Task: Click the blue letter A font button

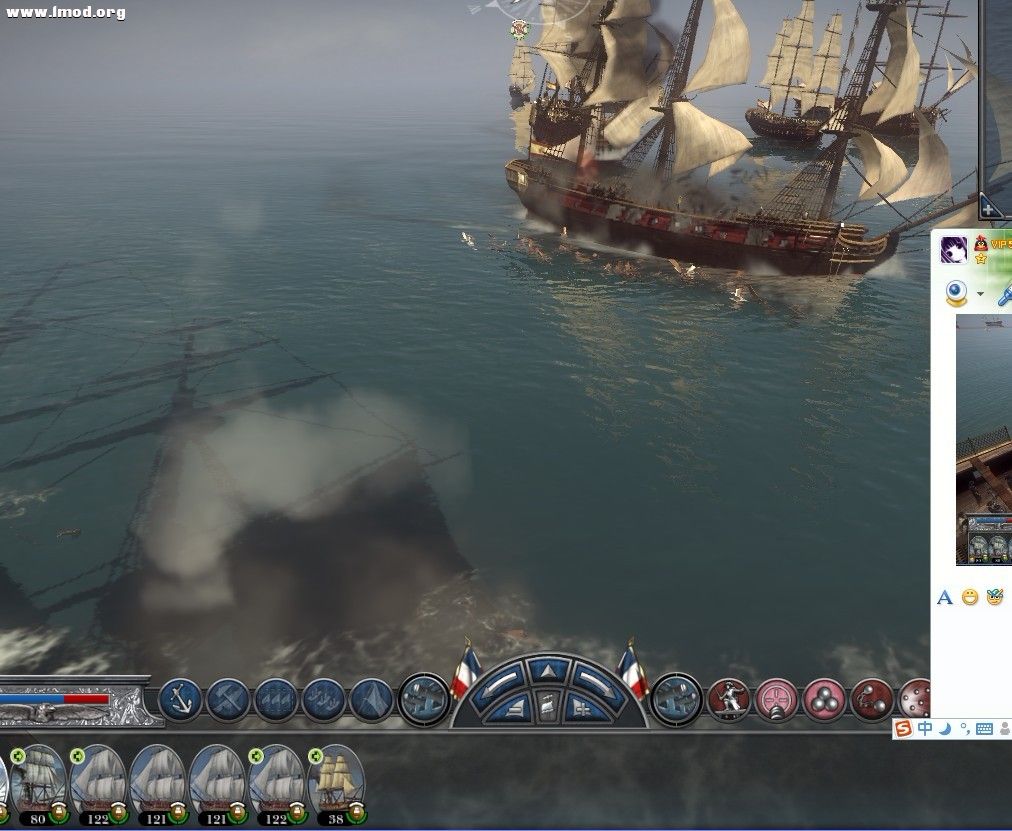Action: pos(944,598)
